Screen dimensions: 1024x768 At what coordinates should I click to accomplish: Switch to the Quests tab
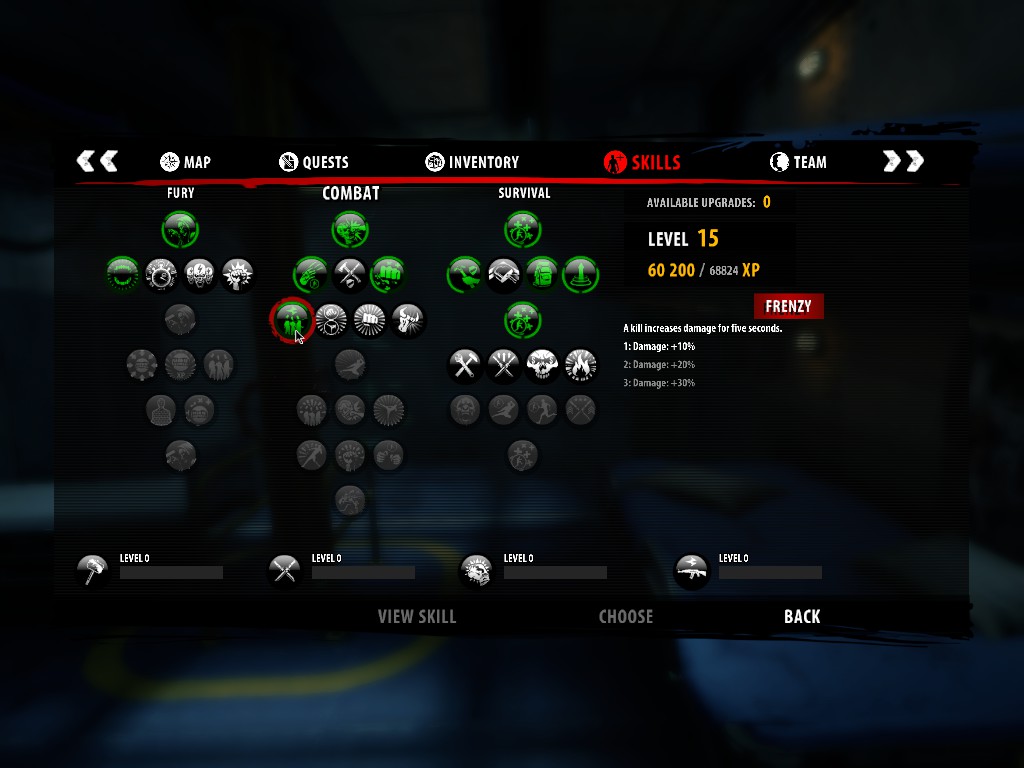coord(314,162)
